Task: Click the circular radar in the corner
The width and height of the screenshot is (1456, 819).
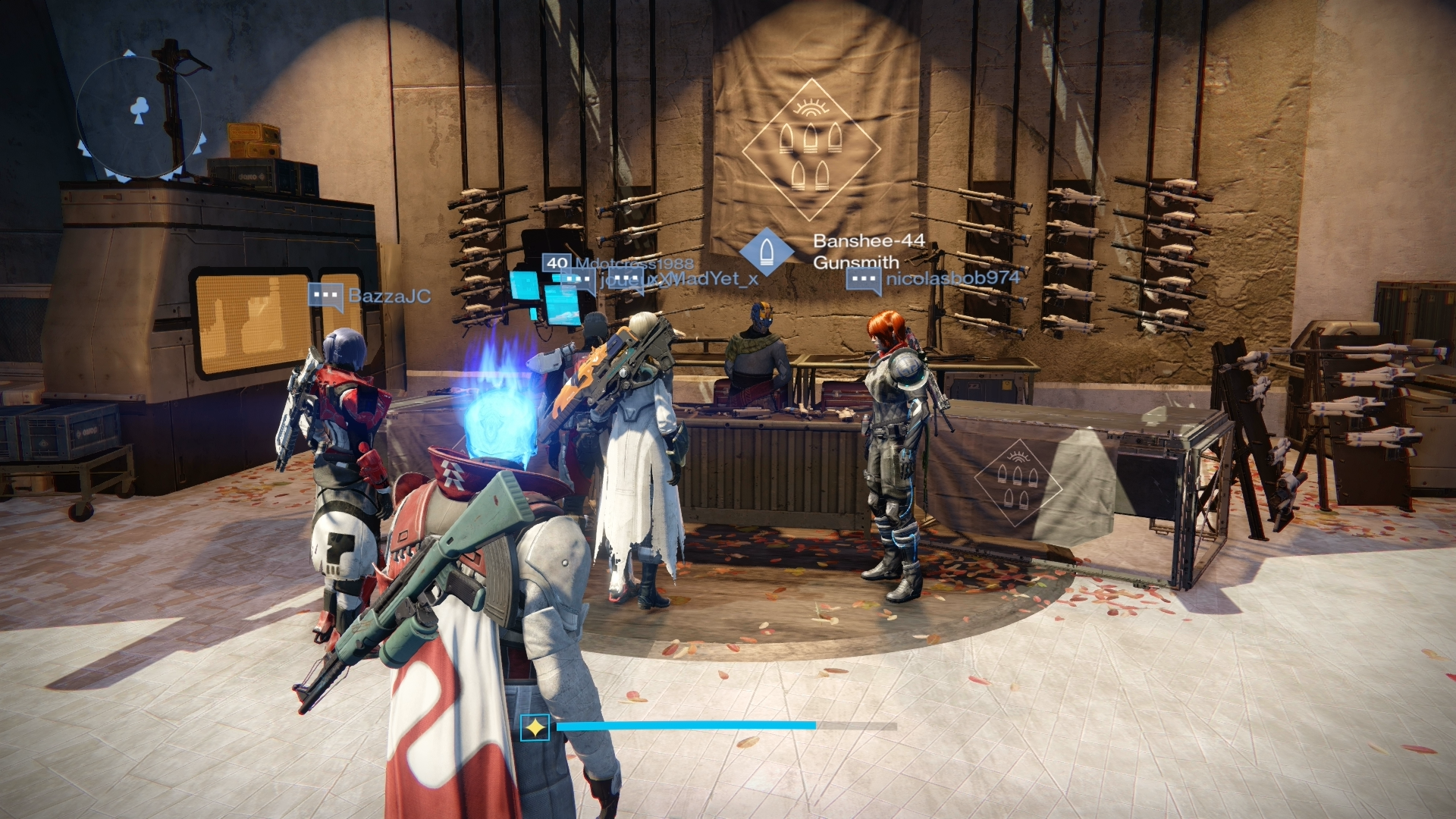Action: coord(139,115)
